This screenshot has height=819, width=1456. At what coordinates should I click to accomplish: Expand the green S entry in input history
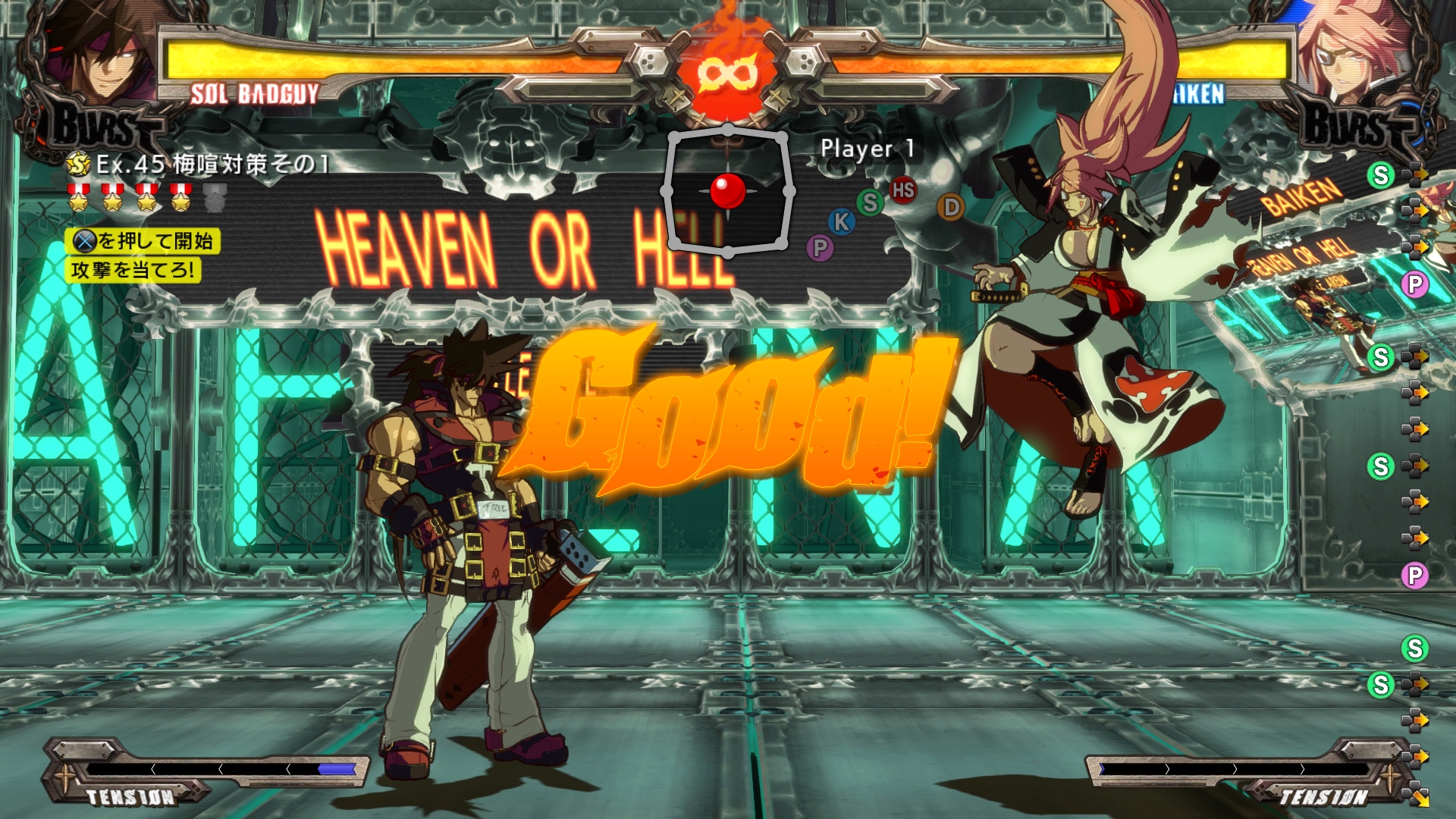[x=1382, y=176]
